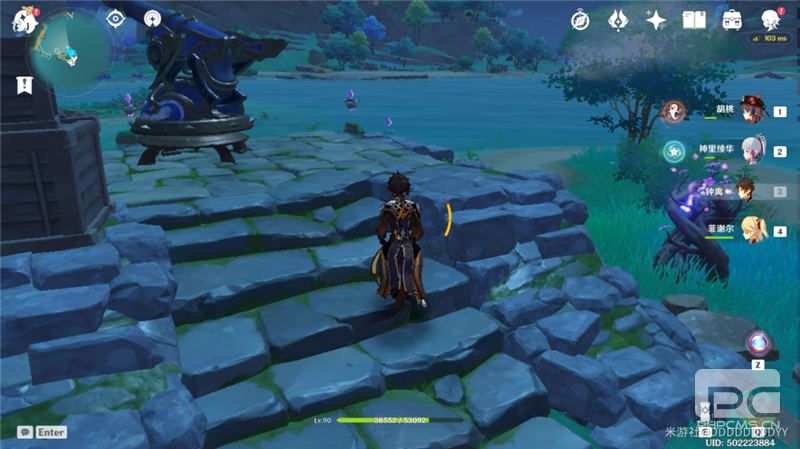Activate the elemental sight eye icon
This screenshot has height=449, width=800.
pos(115,19)
